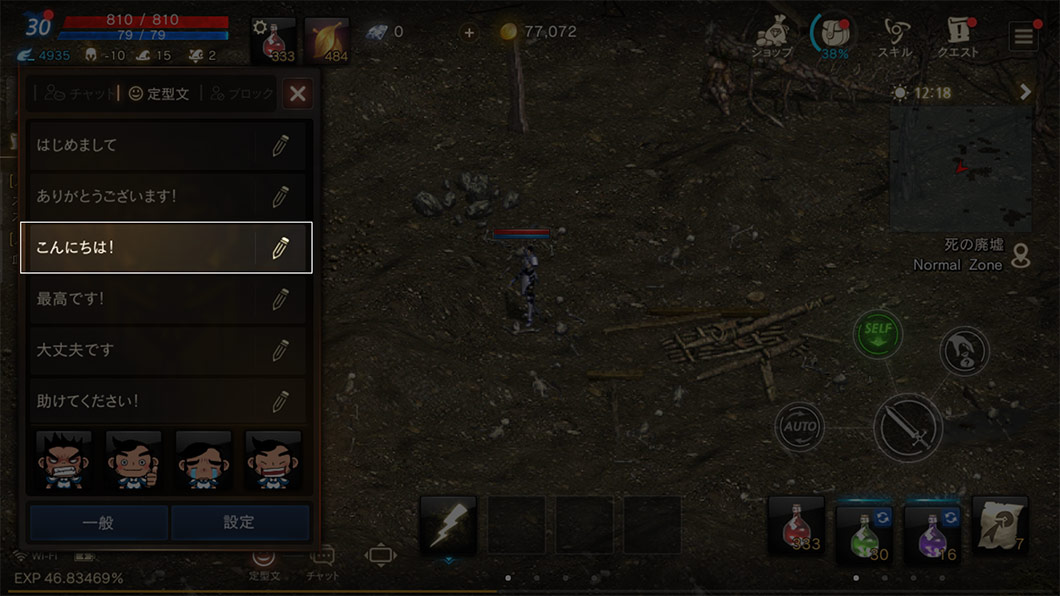Open the ブロック tab

[x=241, y=94]
